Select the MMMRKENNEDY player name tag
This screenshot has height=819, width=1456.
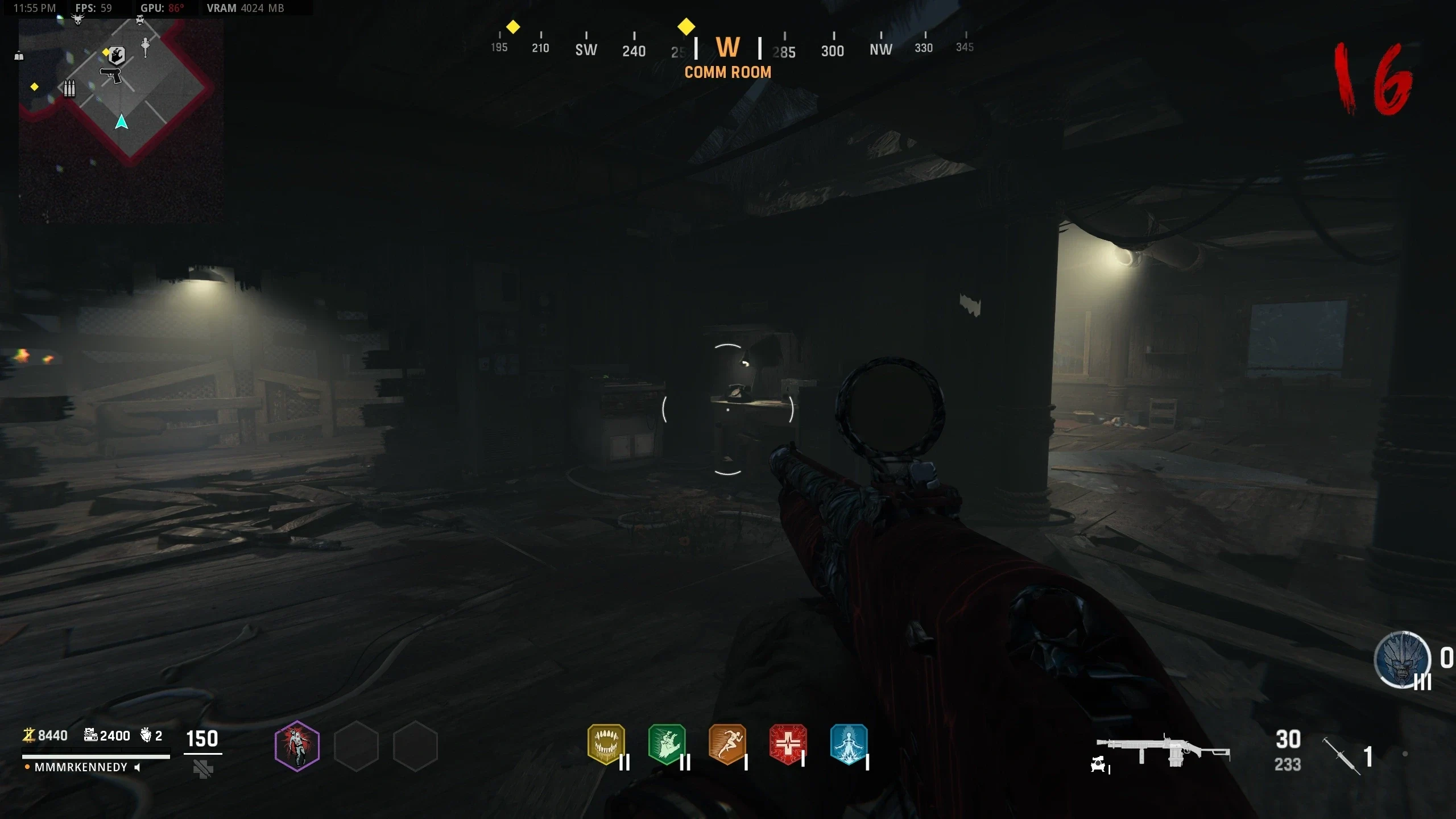[81, 767]
